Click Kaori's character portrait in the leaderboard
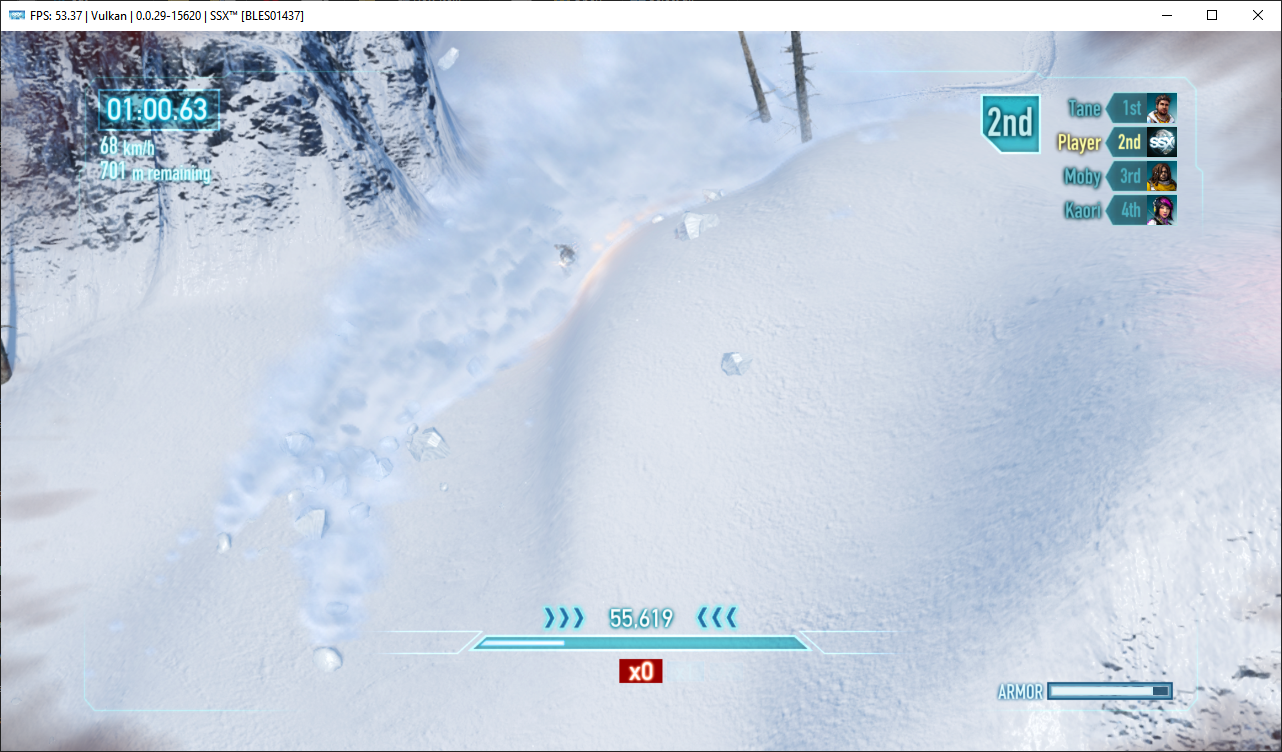 pyautogui.click(x=1161, y=210)
